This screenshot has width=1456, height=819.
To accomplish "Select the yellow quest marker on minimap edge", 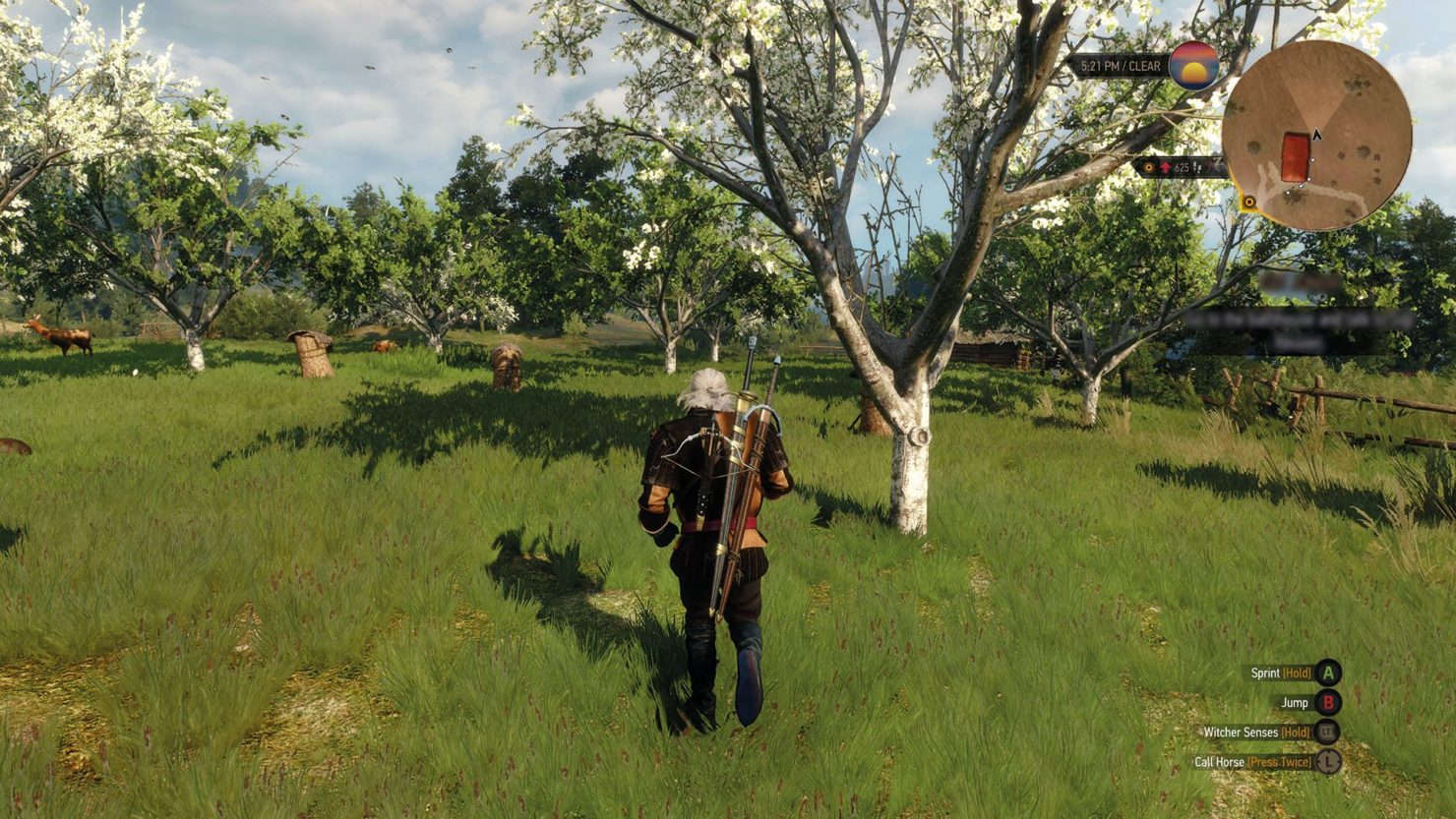I will (x=1248, y=203).
